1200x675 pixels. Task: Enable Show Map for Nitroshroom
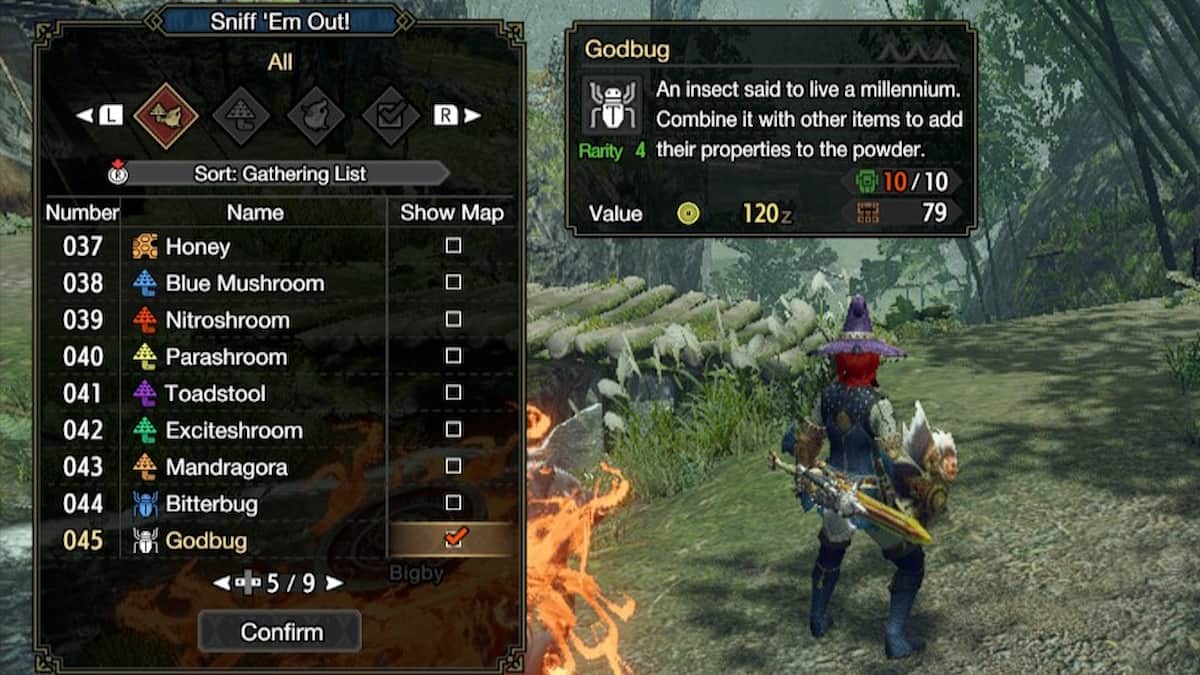[x=453, y=320]
